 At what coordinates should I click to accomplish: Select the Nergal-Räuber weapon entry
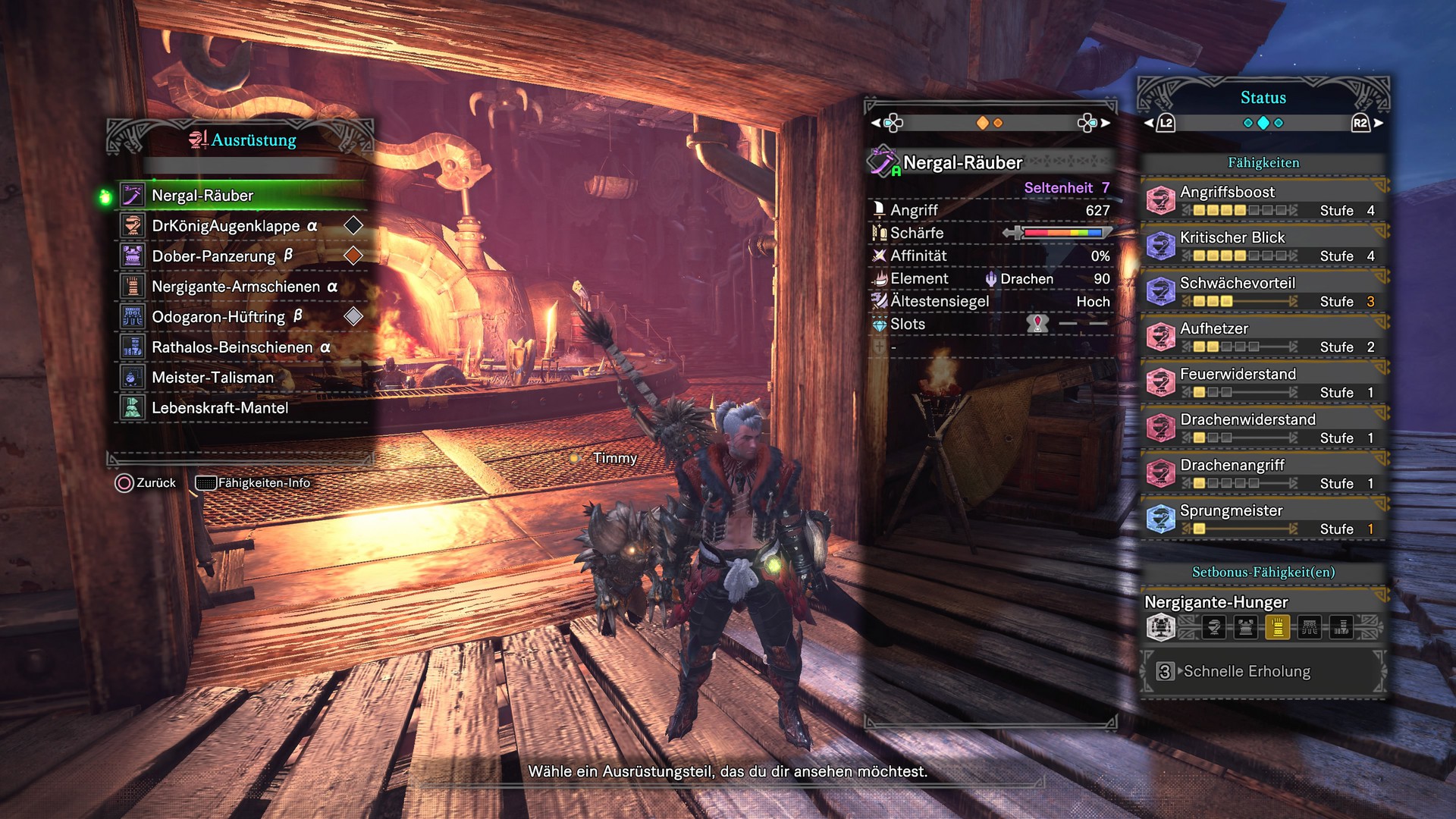pos(202,196)
